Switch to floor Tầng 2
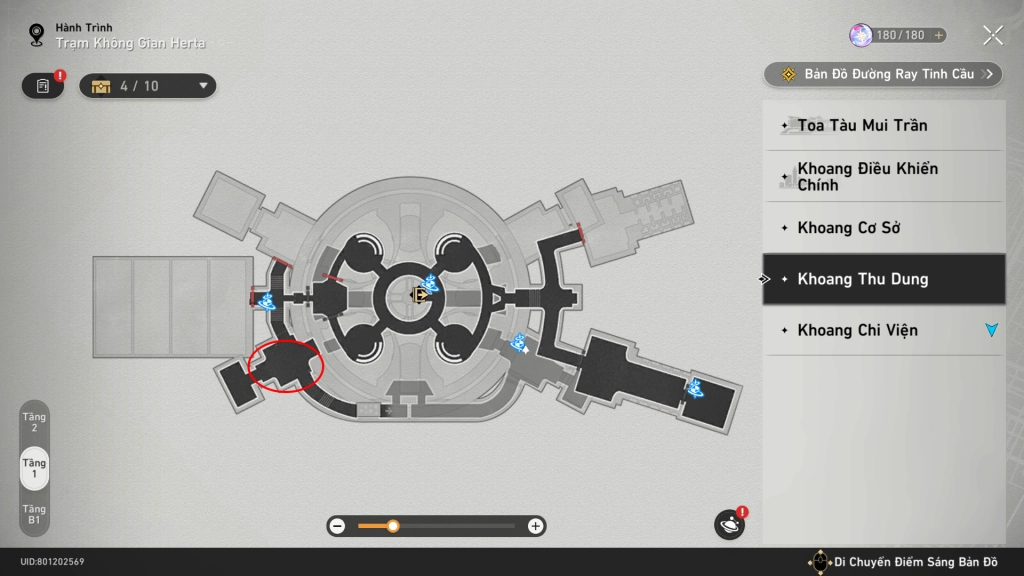 click(34, 421)
